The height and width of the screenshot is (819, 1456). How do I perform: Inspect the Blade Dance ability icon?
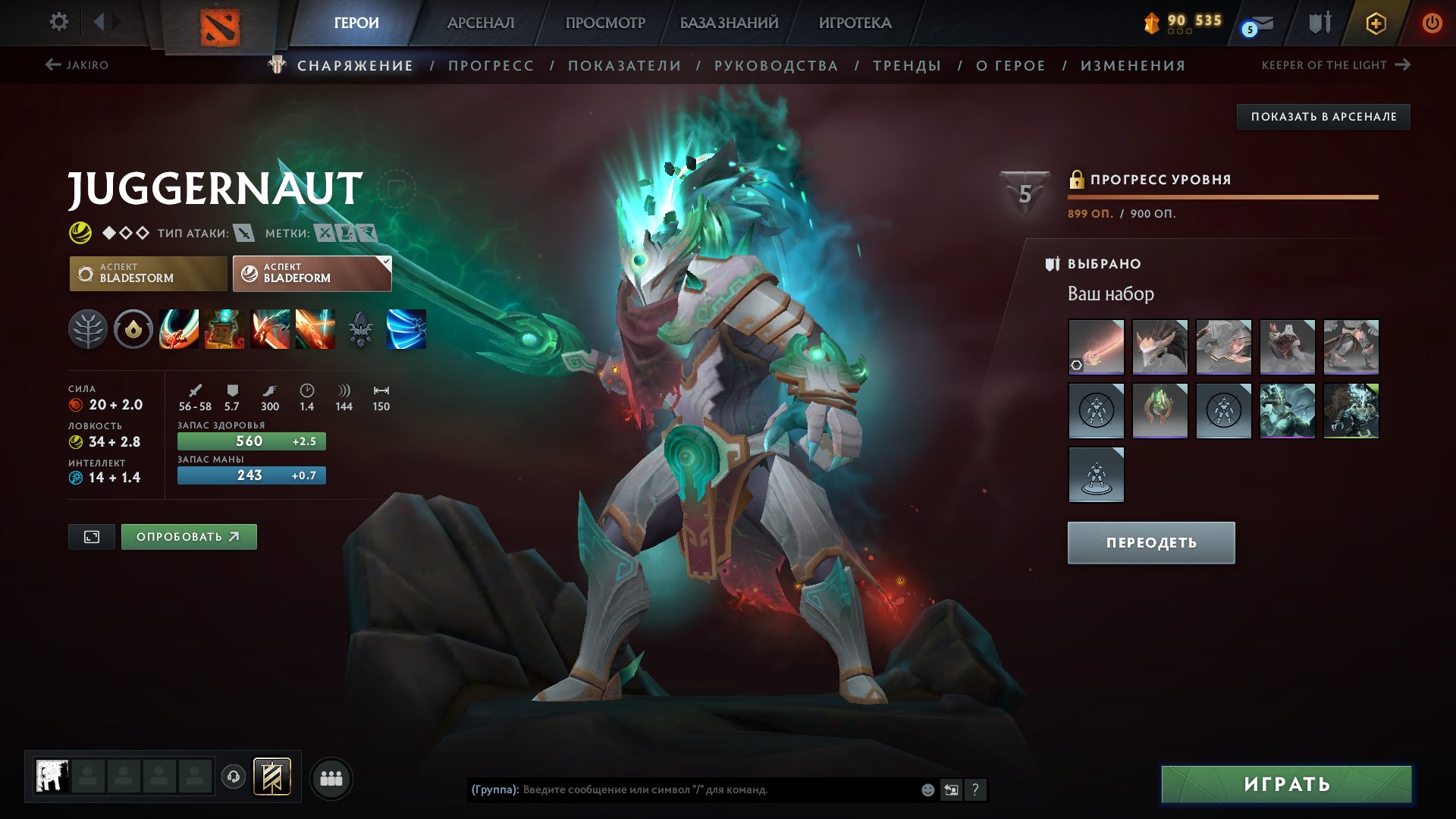click(x=271, y=328)
